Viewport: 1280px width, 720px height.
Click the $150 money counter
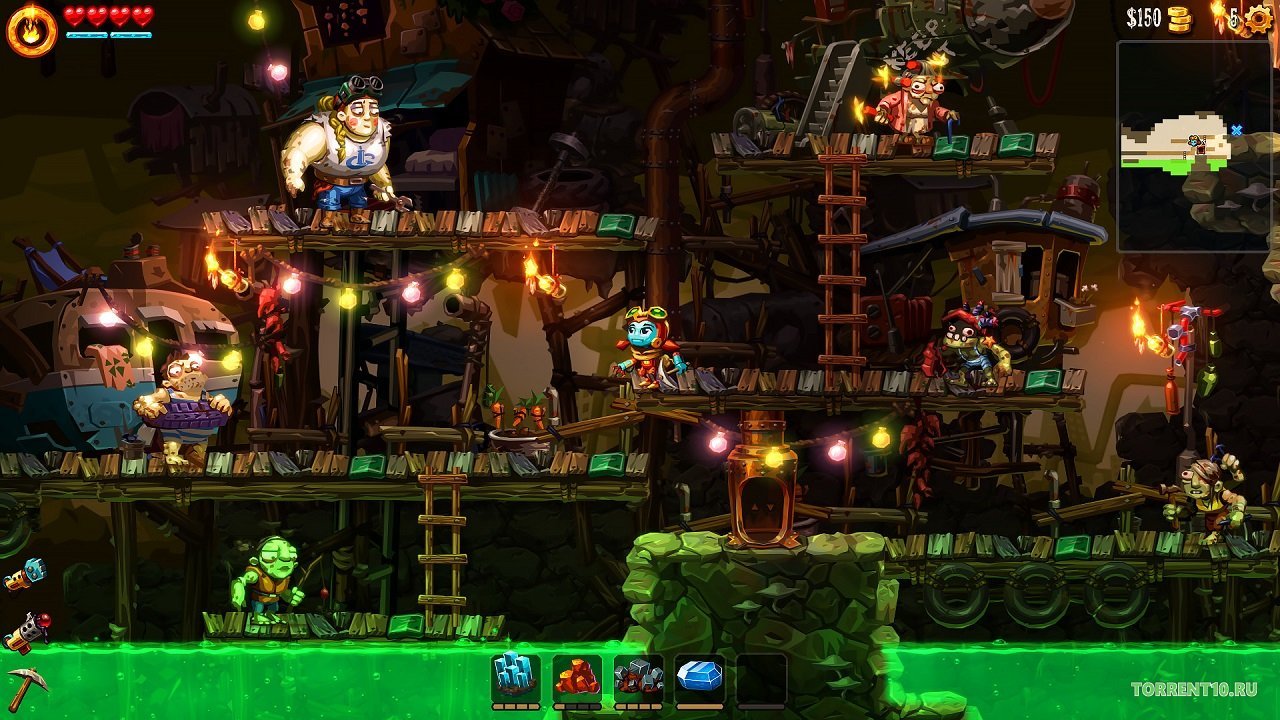[x=1147, y=17]
